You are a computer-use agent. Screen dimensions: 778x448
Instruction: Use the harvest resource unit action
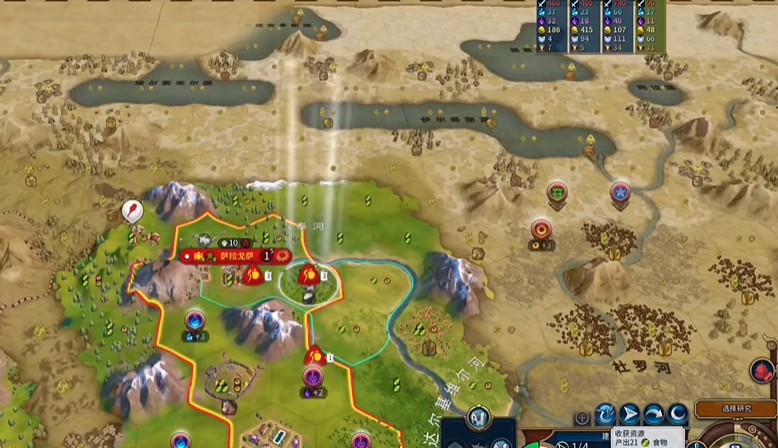coord(606,414)
